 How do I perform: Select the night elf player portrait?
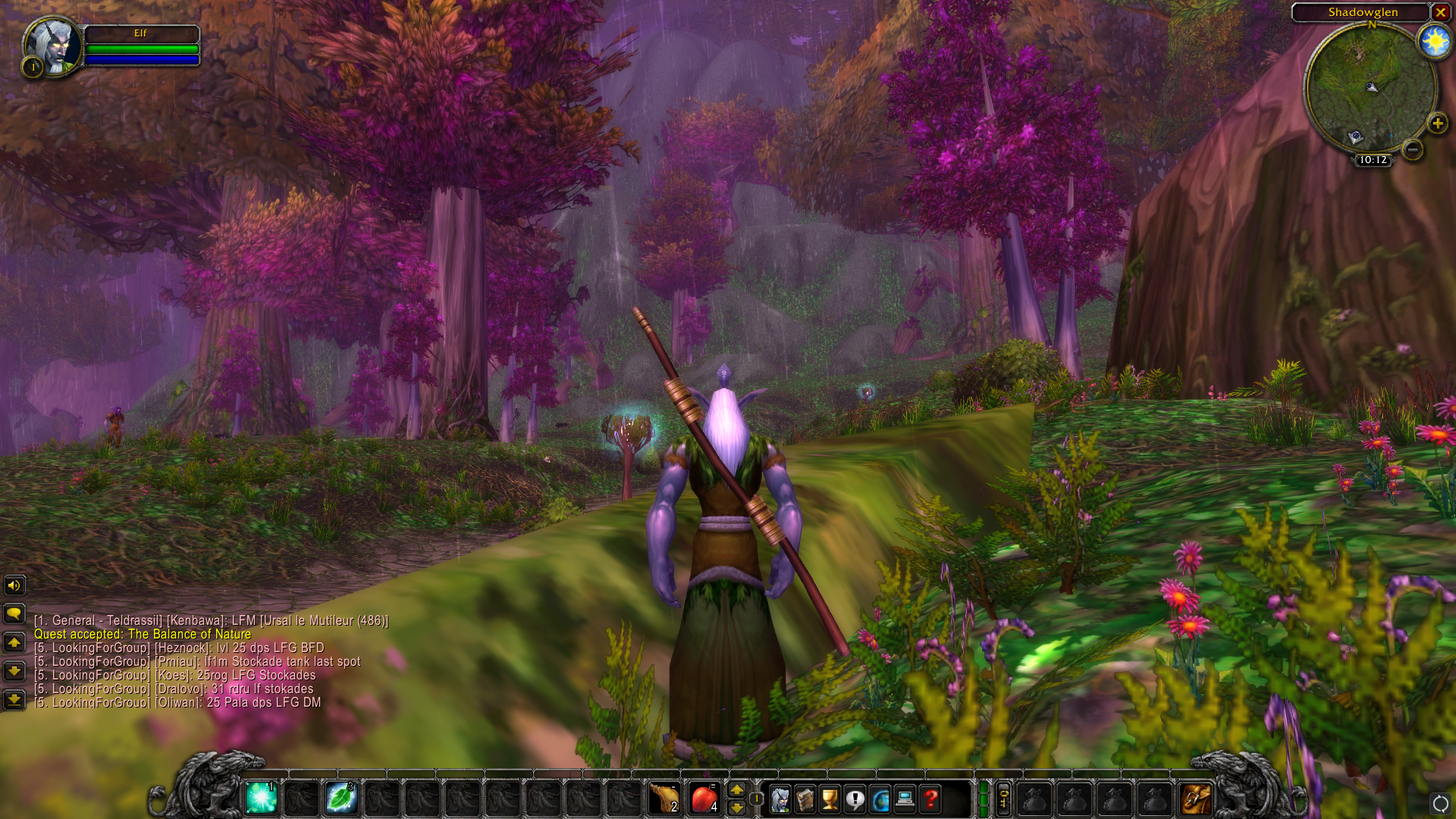(x=53, y=46)
